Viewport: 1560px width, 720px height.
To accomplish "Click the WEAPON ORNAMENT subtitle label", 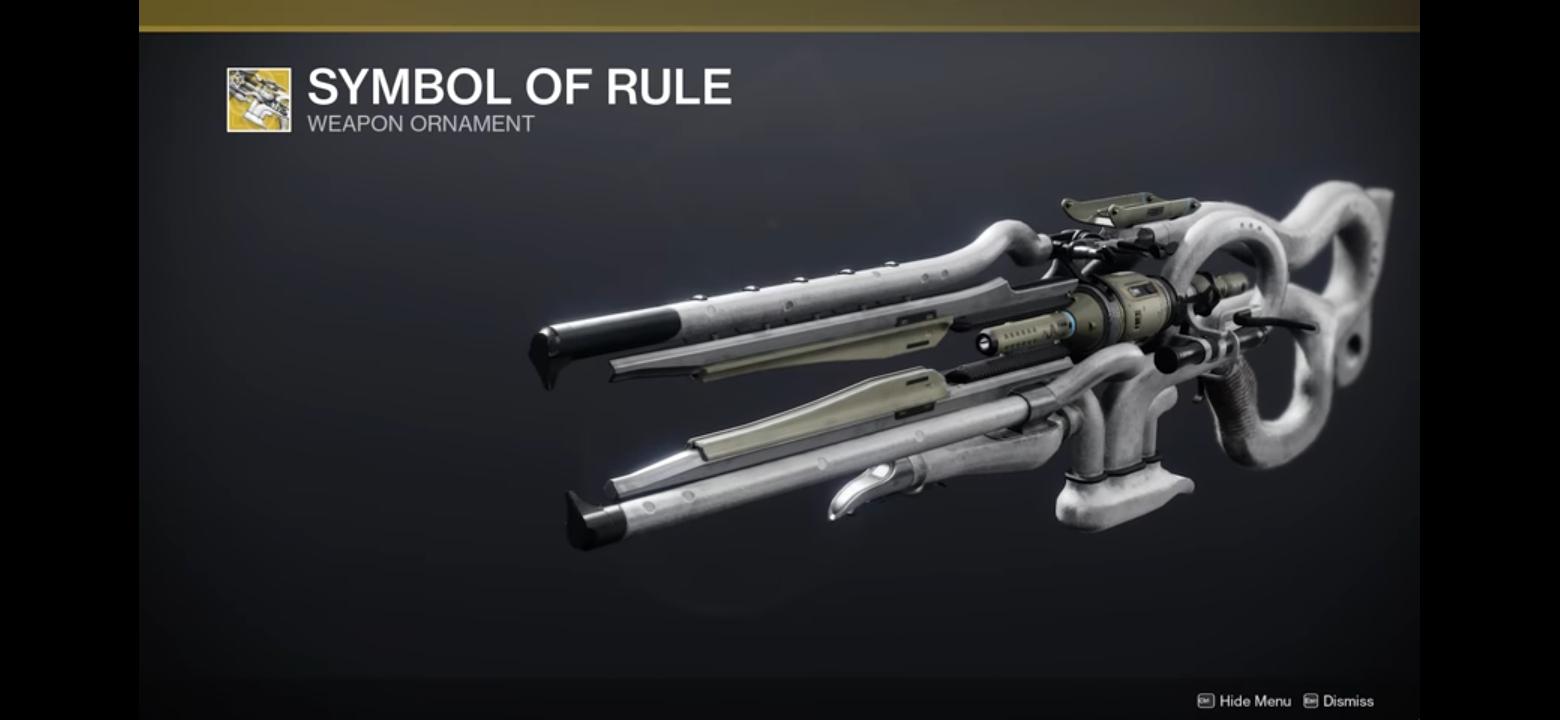I will click(420, 124).
